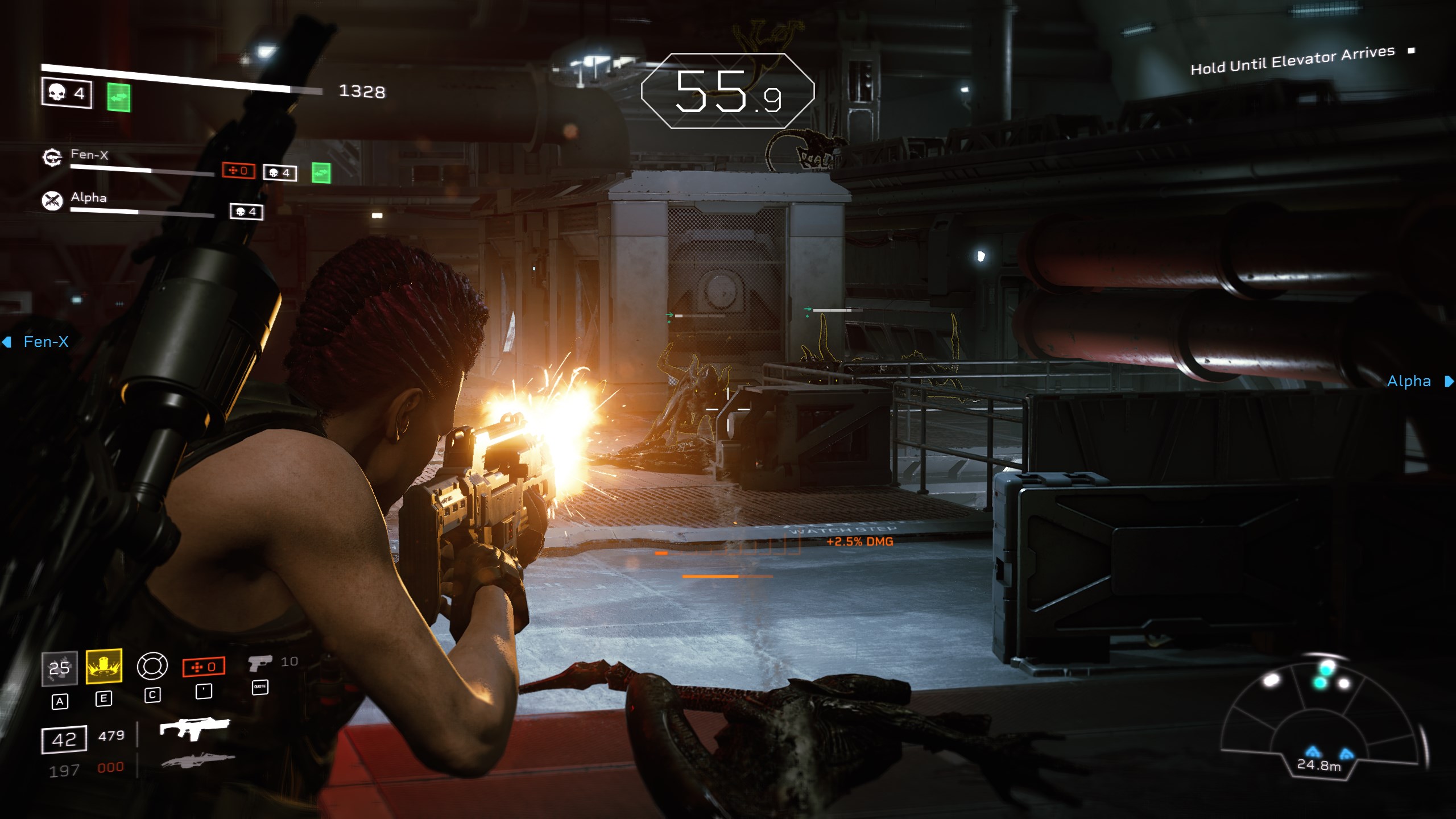Click the green arrows buff icon below own health

pos(119,98)
